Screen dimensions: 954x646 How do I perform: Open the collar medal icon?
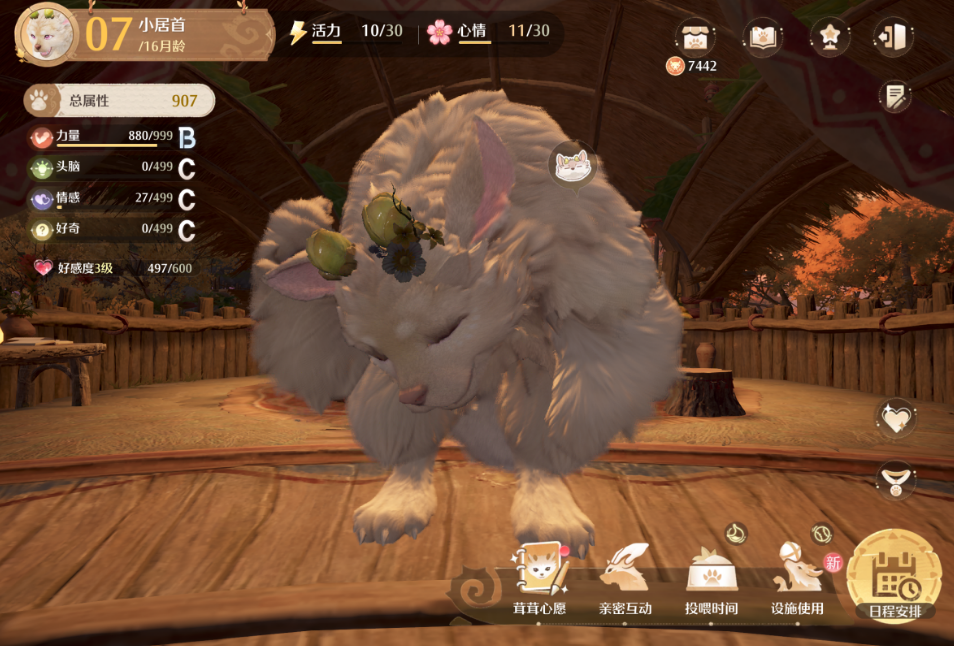click(894, 480)
